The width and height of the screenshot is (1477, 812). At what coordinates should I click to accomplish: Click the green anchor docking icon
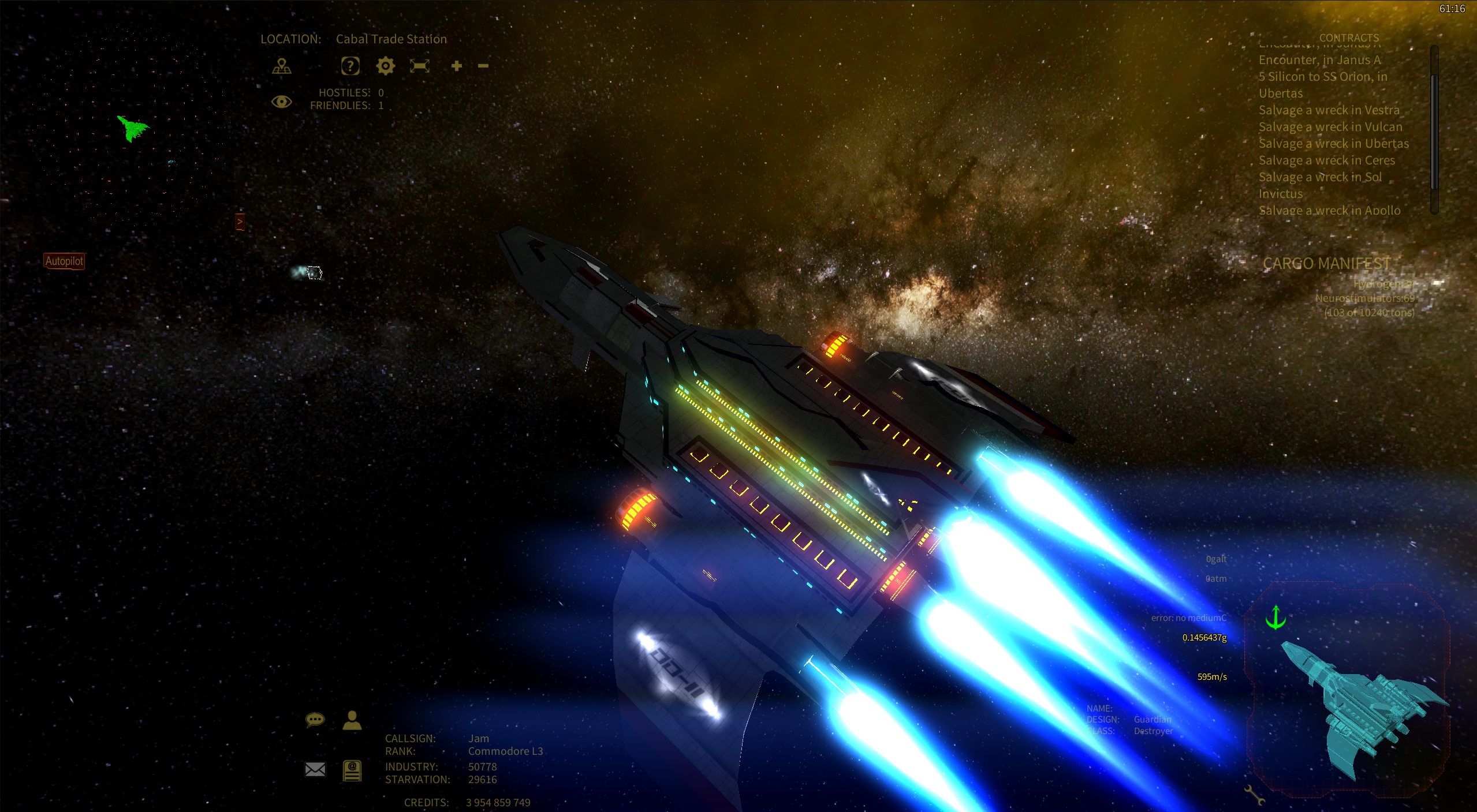pos(1275,618)
